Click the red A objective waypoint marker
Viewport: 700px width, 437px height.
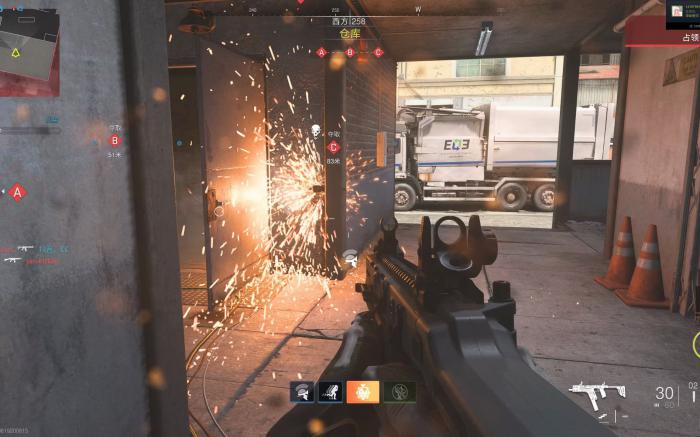17,192
